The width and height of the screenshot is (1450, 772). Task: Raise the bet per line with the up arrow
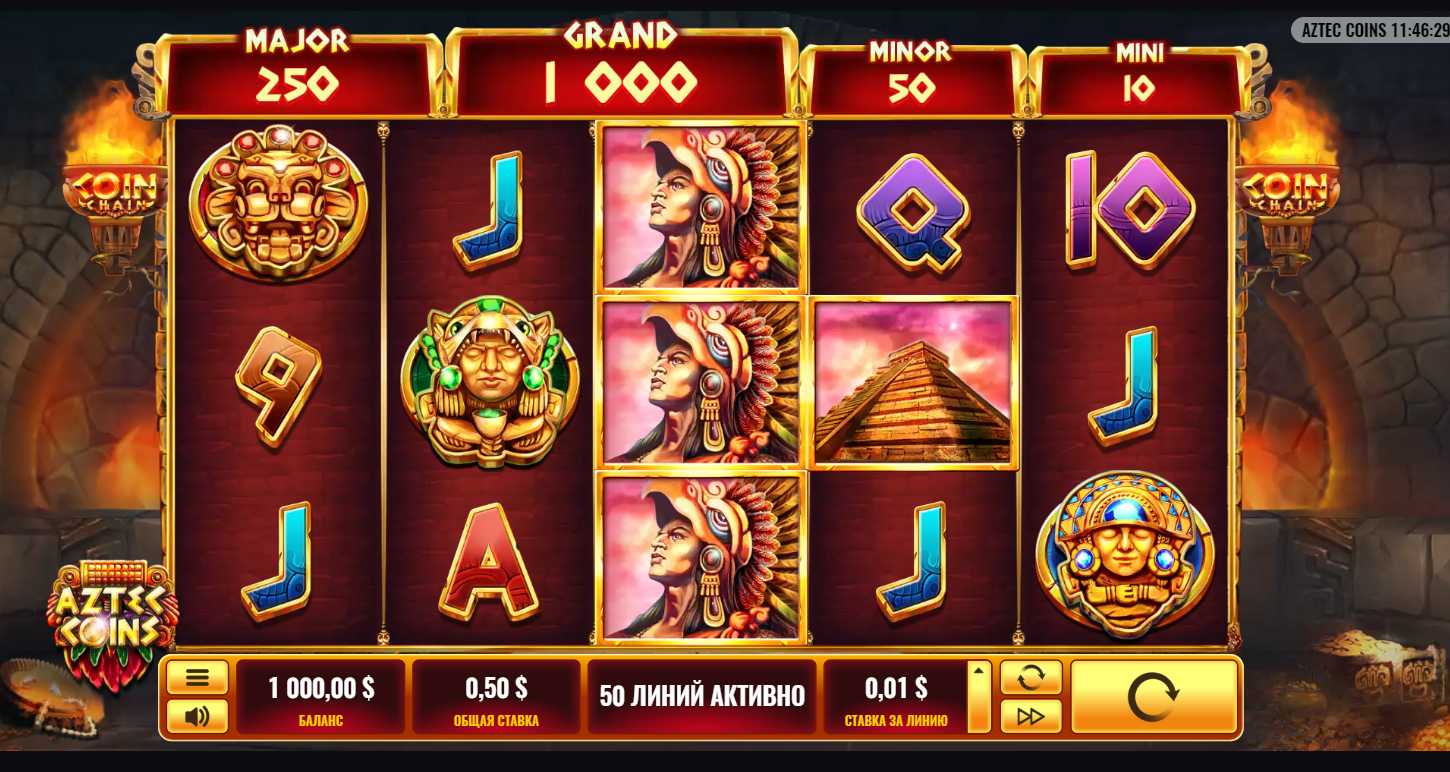point(979,671)
